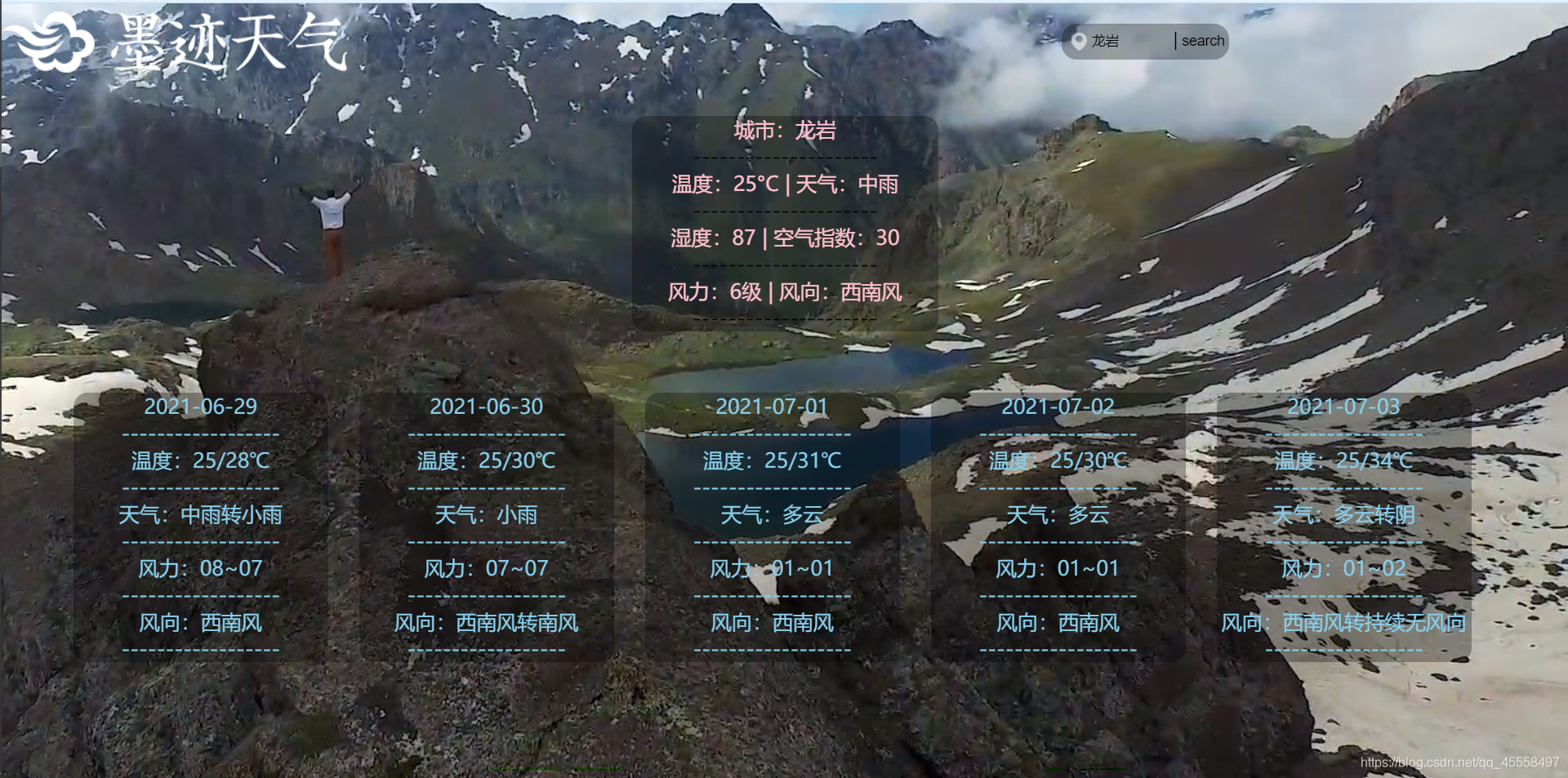The image size is (1568, 778).
Task: Select the 2021-06-30 forecast card
Action: pyautogui.click(x=487, y=527)
